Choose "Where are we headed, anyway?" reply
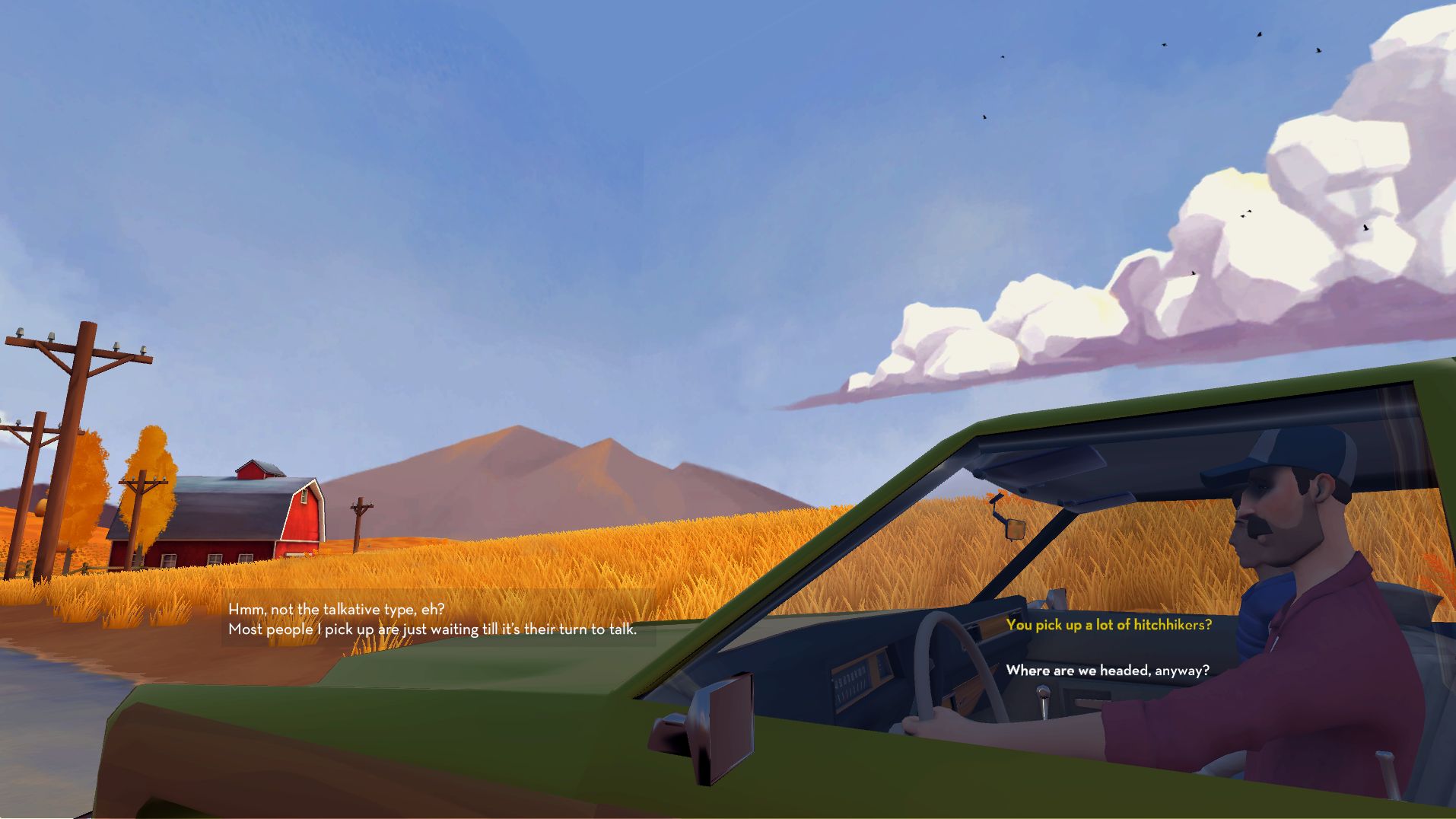This screenshot has height=819, width=1456. coord(1107,671)
